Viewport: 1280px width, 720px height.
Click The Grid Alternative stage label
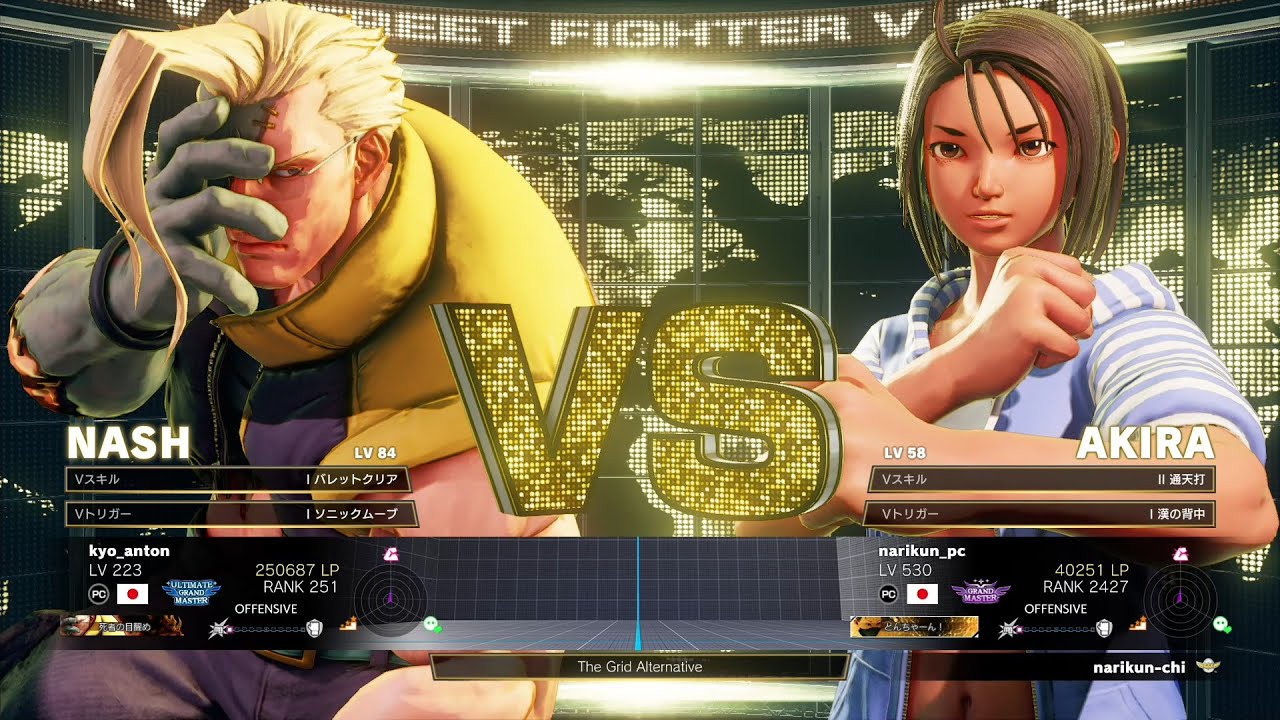coord(639,667)
